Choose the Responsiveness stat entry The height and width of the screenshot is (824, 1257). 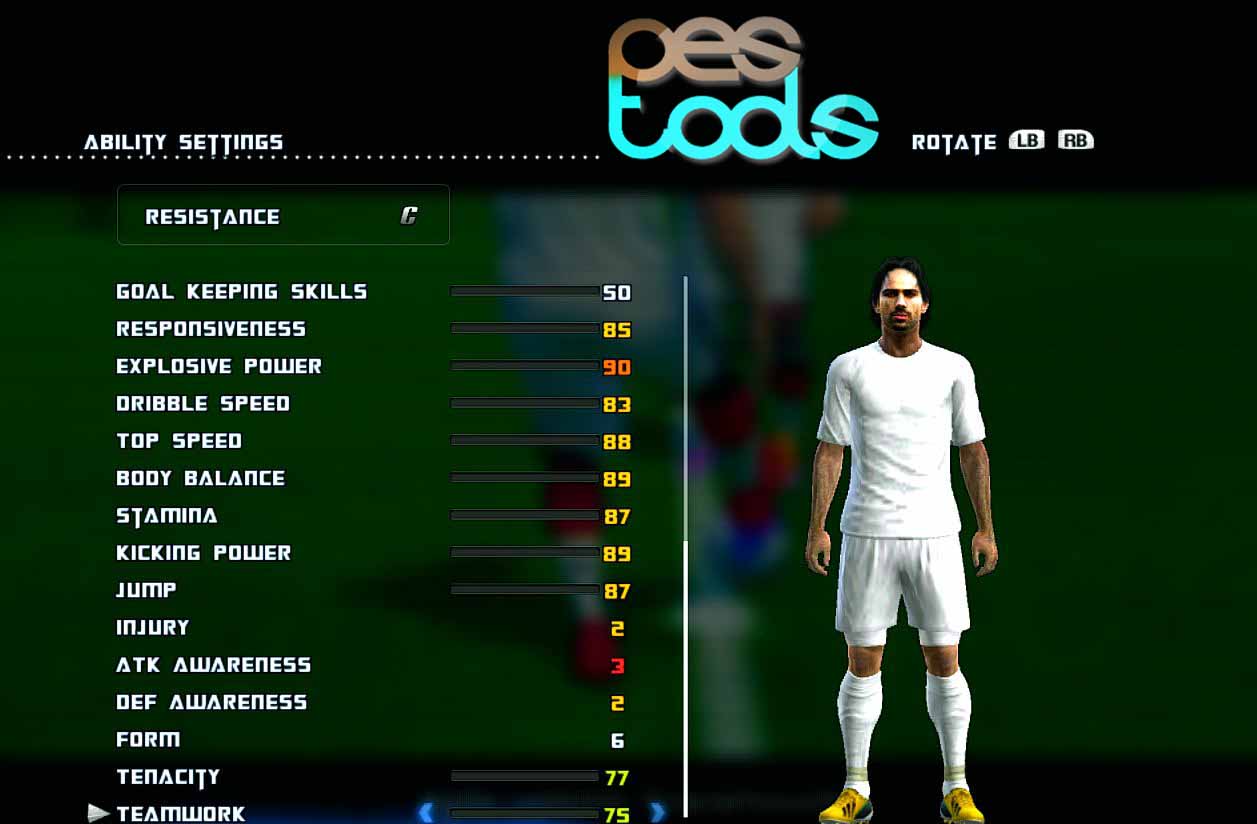[x=211, y=329]
